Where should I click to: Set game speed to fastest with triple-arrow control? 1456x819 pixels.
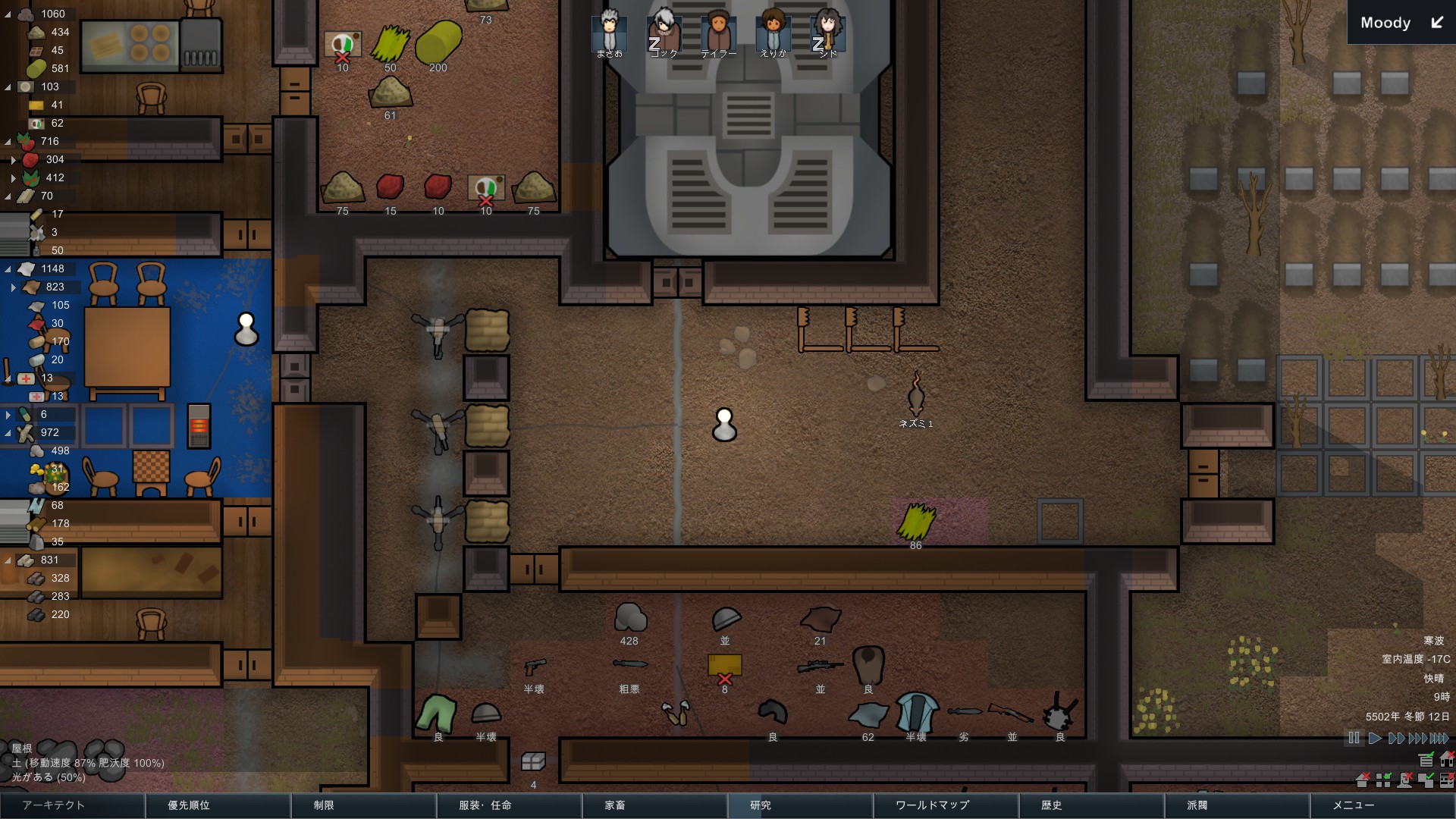click(1439, 736)
